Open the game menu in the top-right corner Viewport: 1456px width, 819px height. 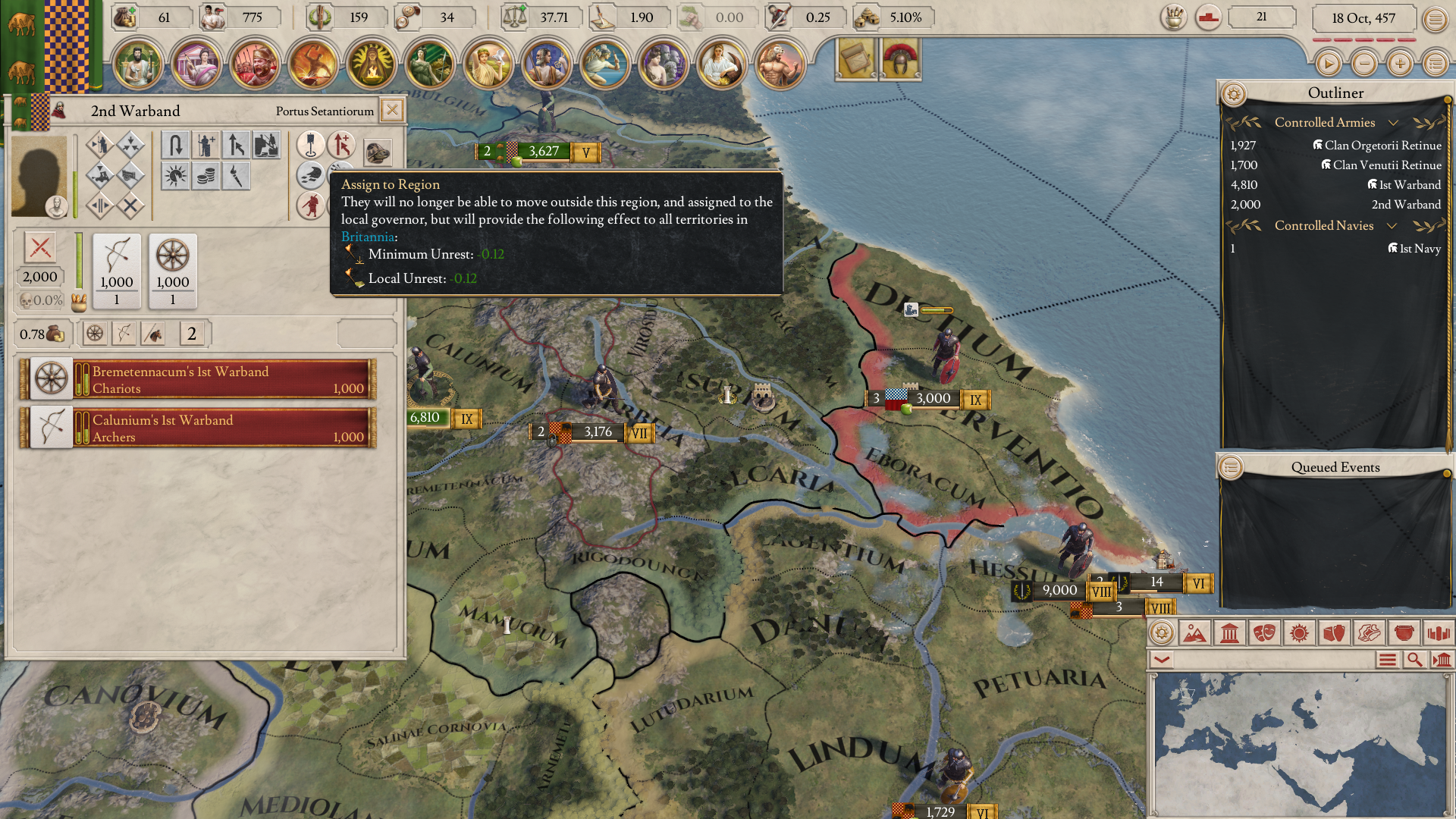coord(1436,18)
